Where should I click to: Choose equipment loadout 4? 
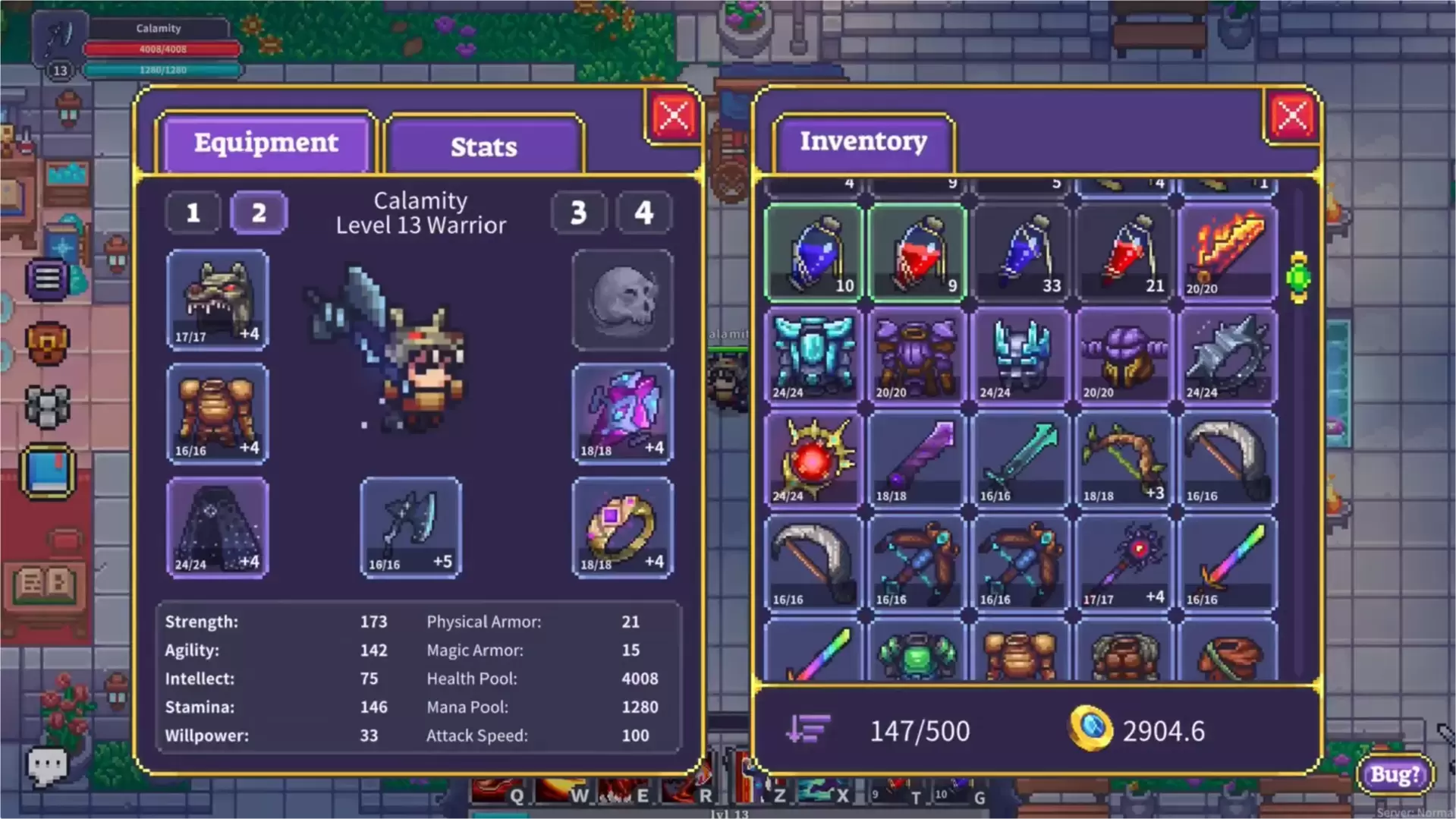pos(643,213)
